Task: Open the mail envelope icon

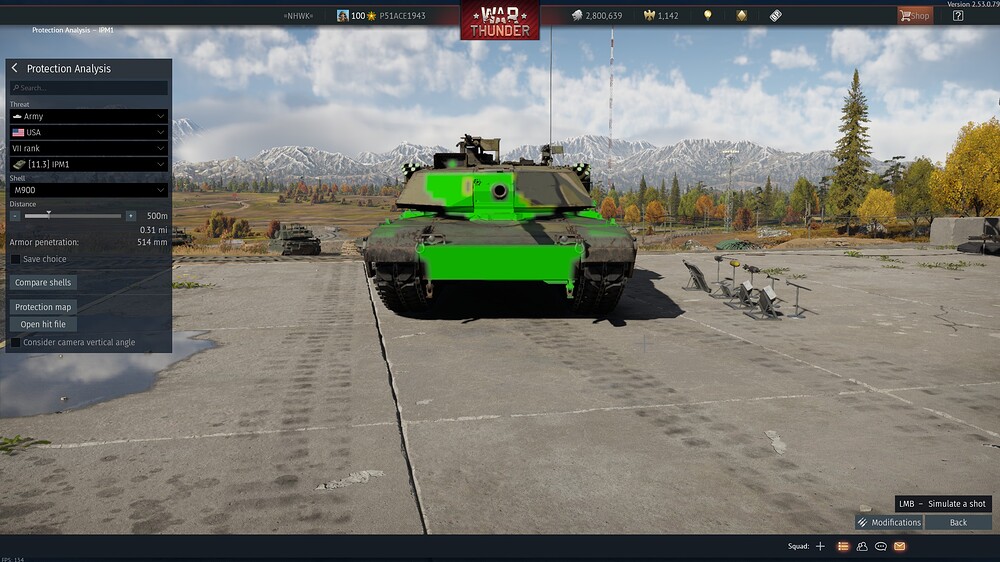Action: point(900,546)
